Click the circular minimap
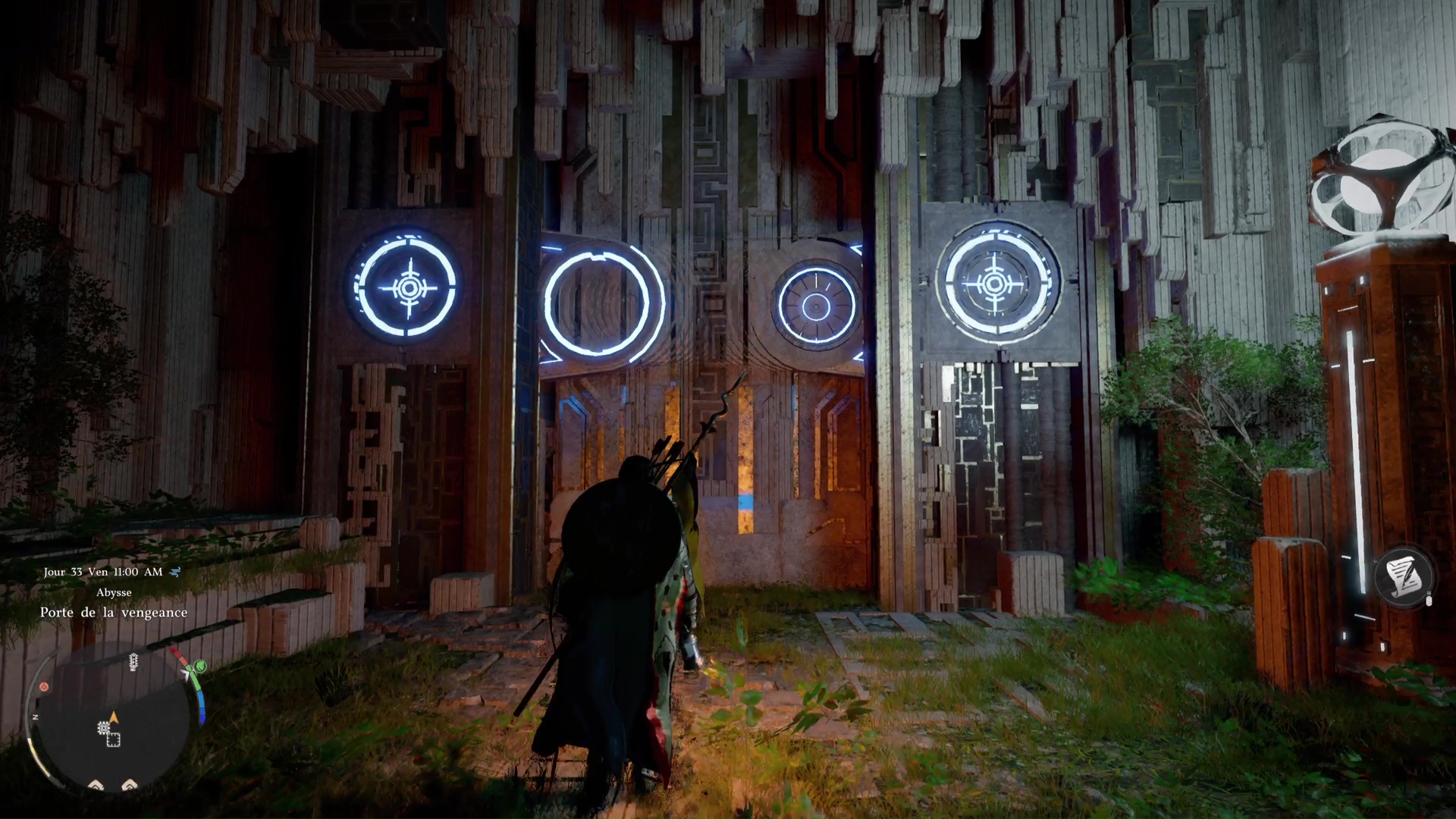The height and width of the screenshot is (819, 1456). tap(114, 719)
